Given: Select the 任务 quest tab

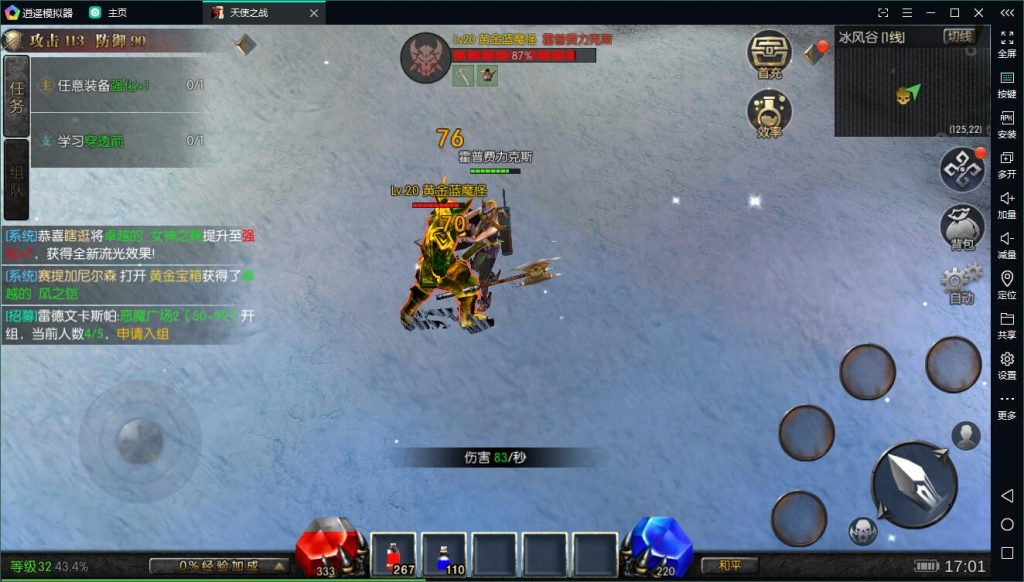Looking at the screenshot, I should click(16, 96).
